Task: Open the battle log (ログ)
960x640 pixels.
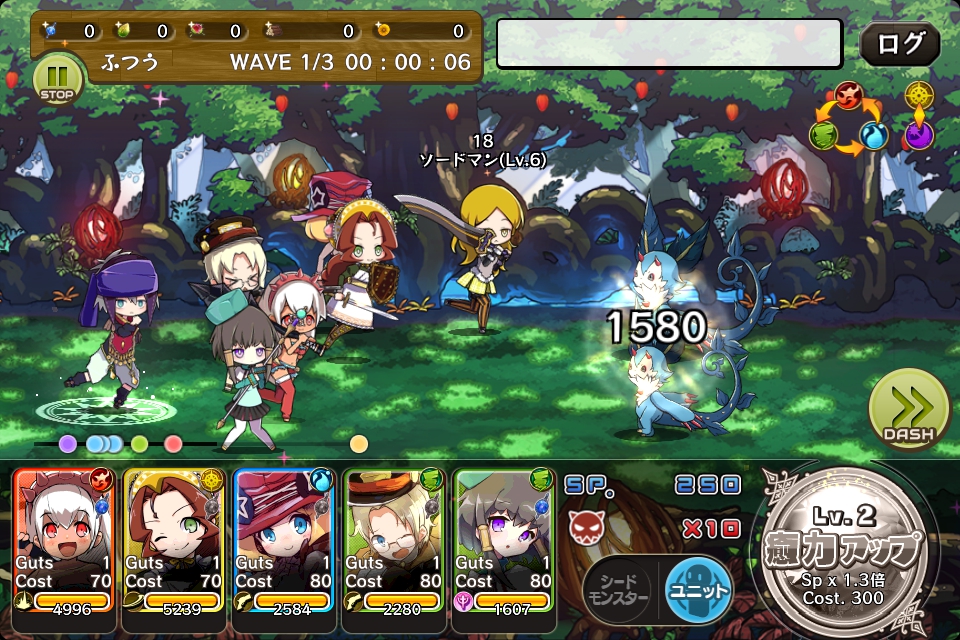Action: pyautogui.click(x=899, y=45)
